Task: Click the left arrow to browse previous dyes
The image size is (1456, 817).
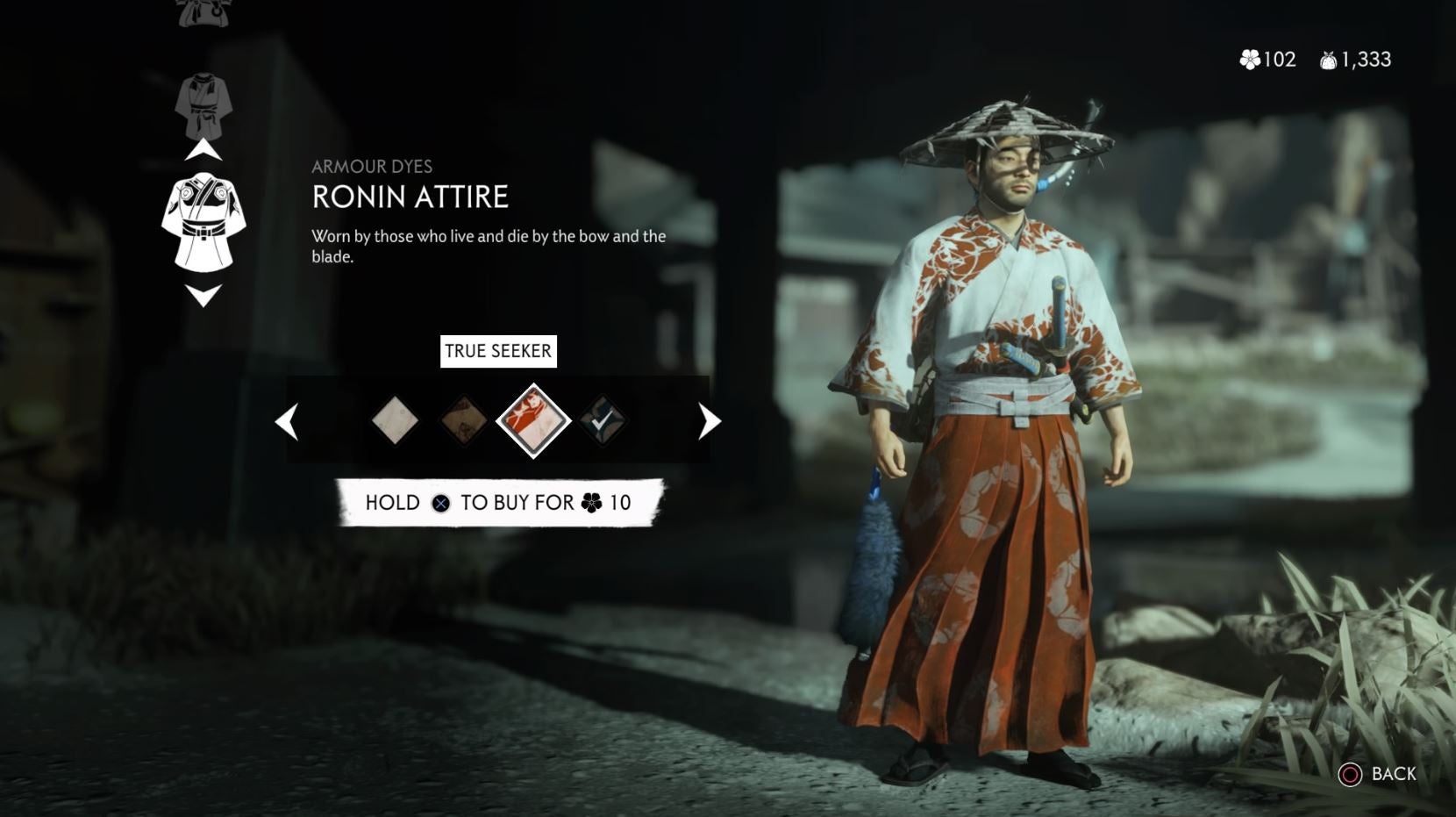Action: point(285,421)
